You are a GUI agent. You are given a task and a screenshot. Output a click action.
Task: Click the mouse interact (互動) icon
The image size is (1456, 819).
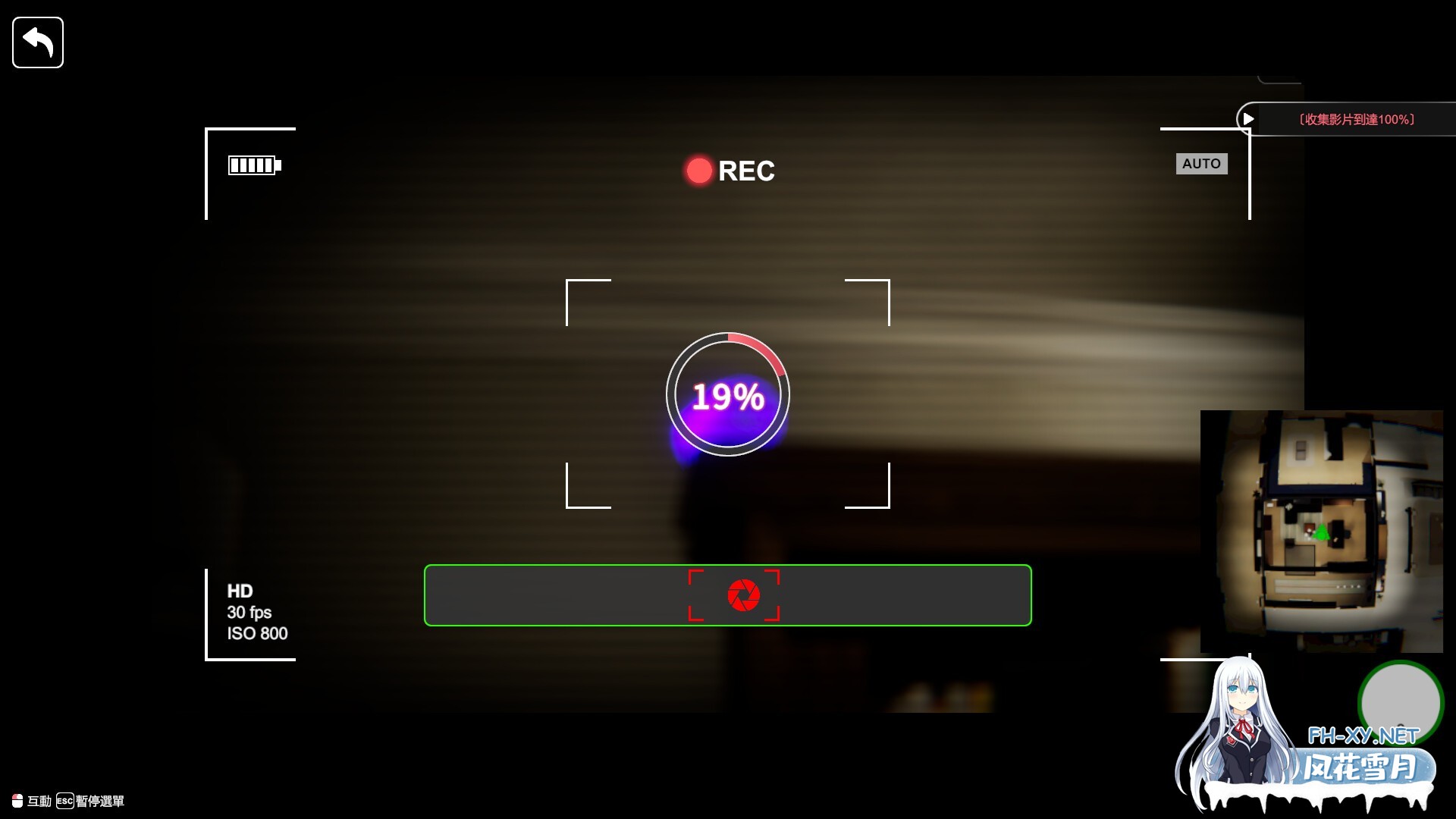click(17, 800)
